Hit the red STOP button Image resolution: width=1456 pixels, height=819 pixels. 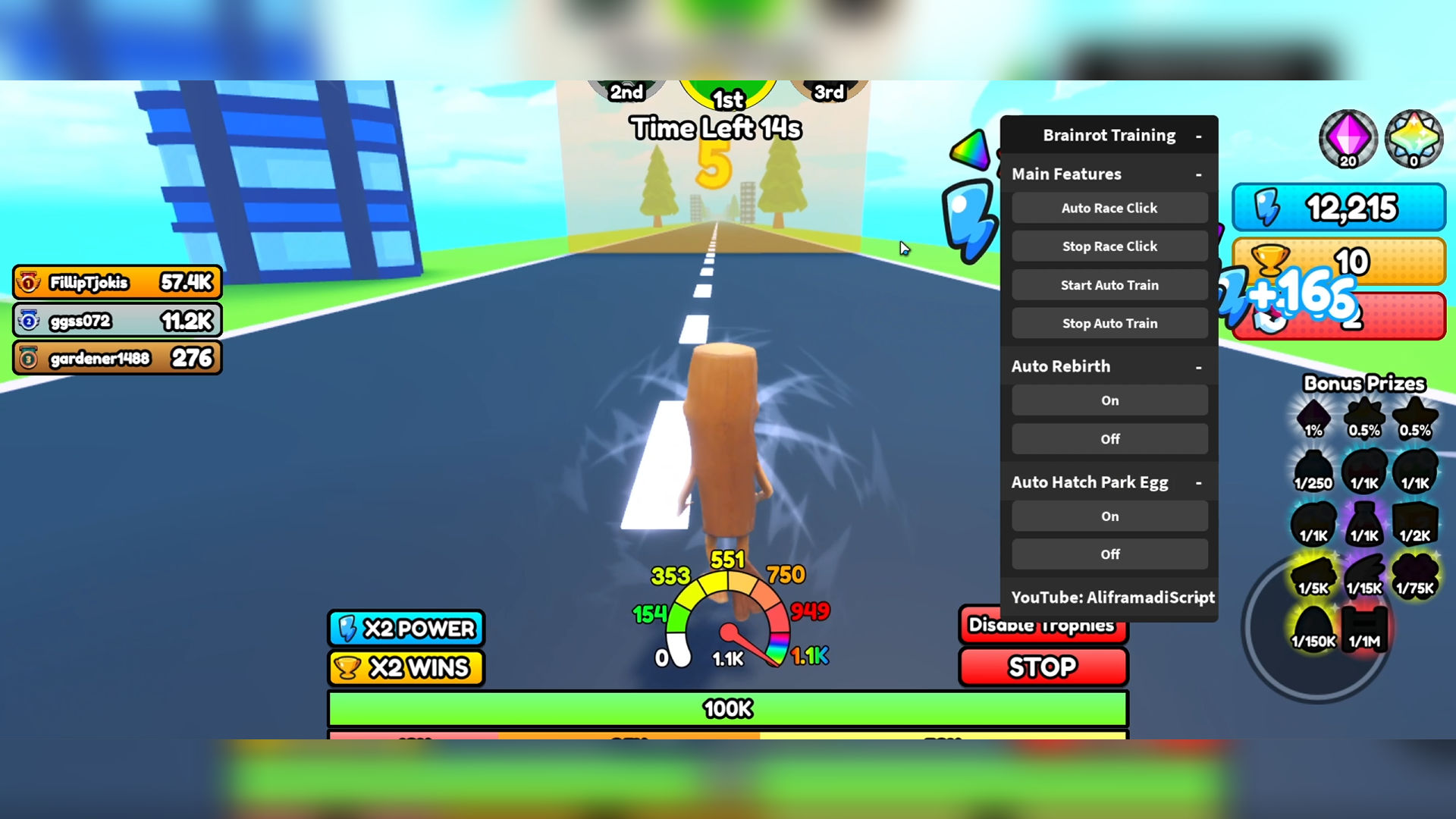(x=1043, y=667)
